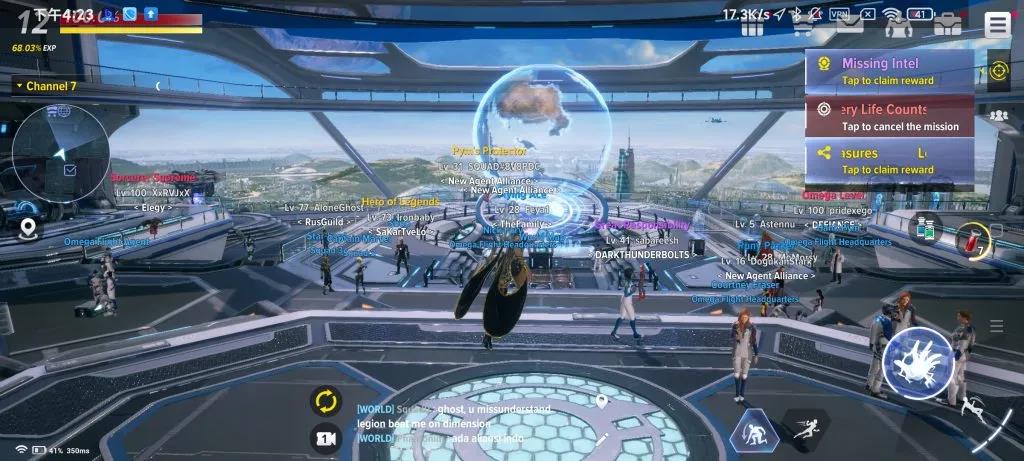Use the red potion with count 7
1024x461 pixels.
point(969,240)
